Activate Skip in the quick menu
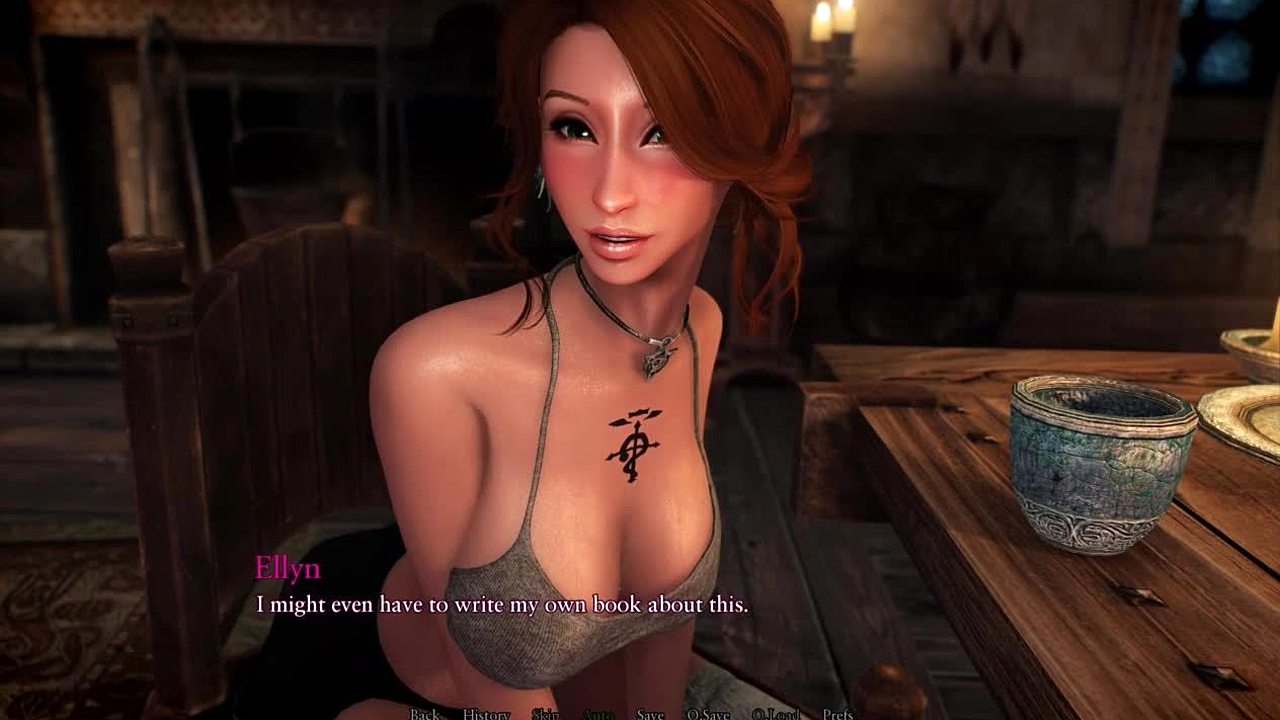1280x720 pixels. point(545,714)
